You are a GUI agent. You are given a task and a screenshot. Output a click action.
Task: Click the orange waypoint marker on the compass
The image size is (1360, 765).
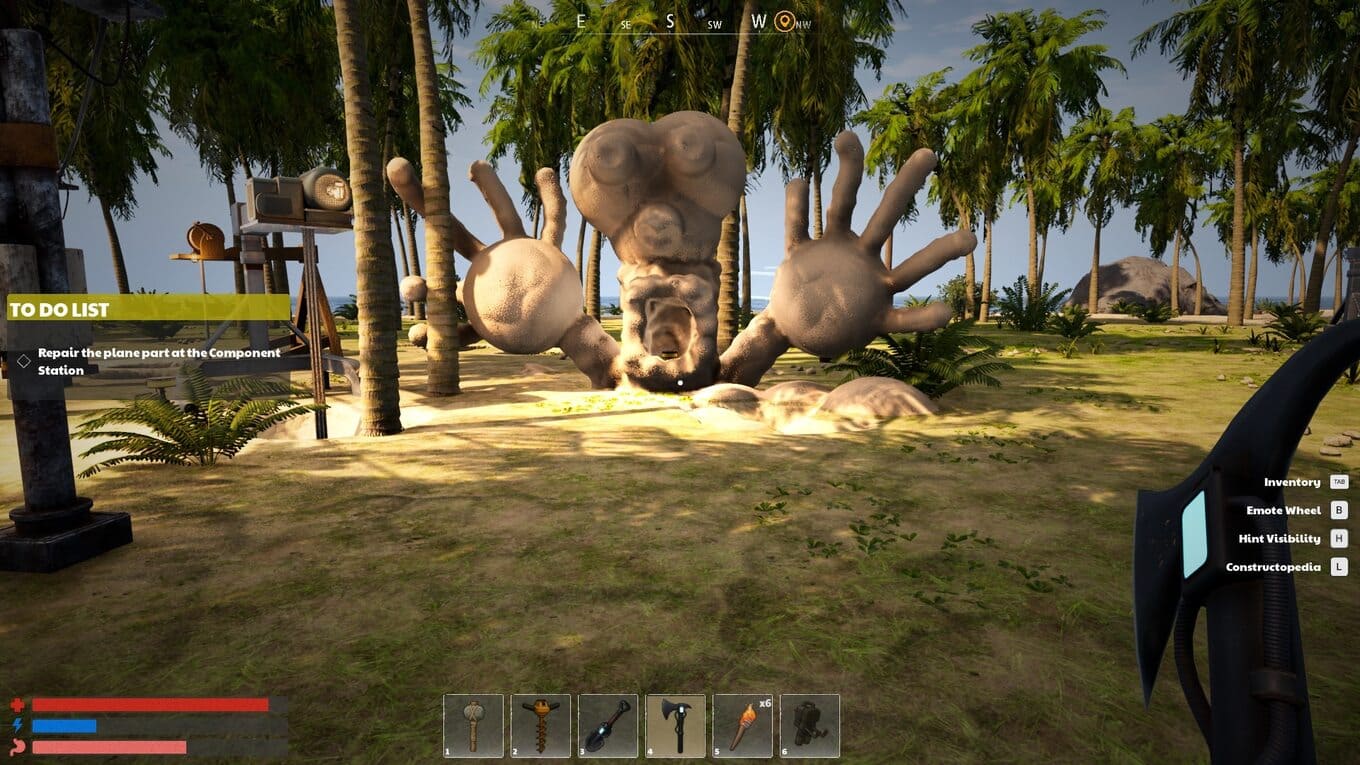tap(785, 21)
